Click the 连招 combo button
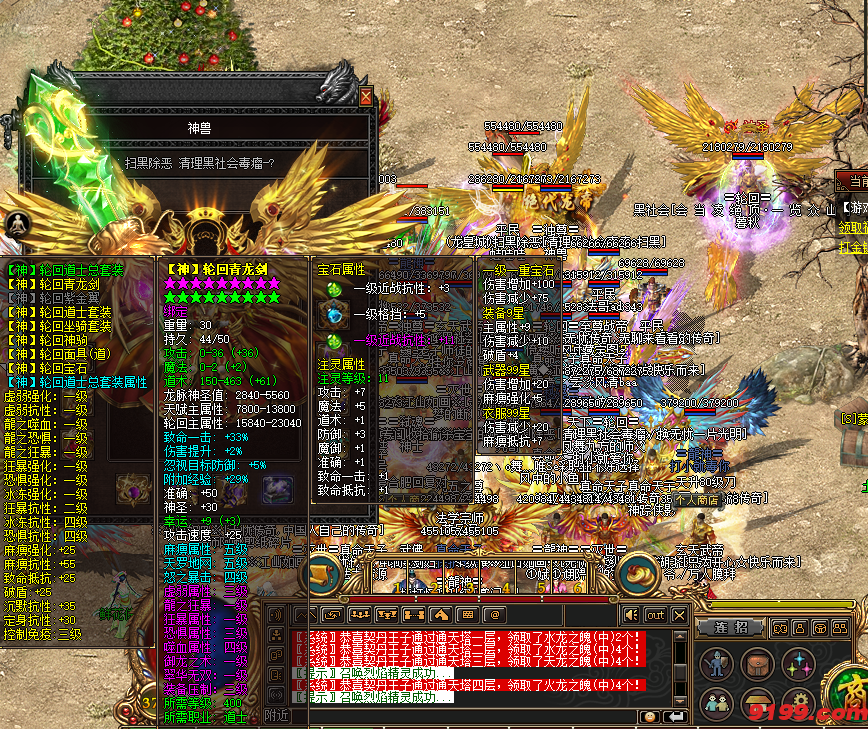 (731, 627)
